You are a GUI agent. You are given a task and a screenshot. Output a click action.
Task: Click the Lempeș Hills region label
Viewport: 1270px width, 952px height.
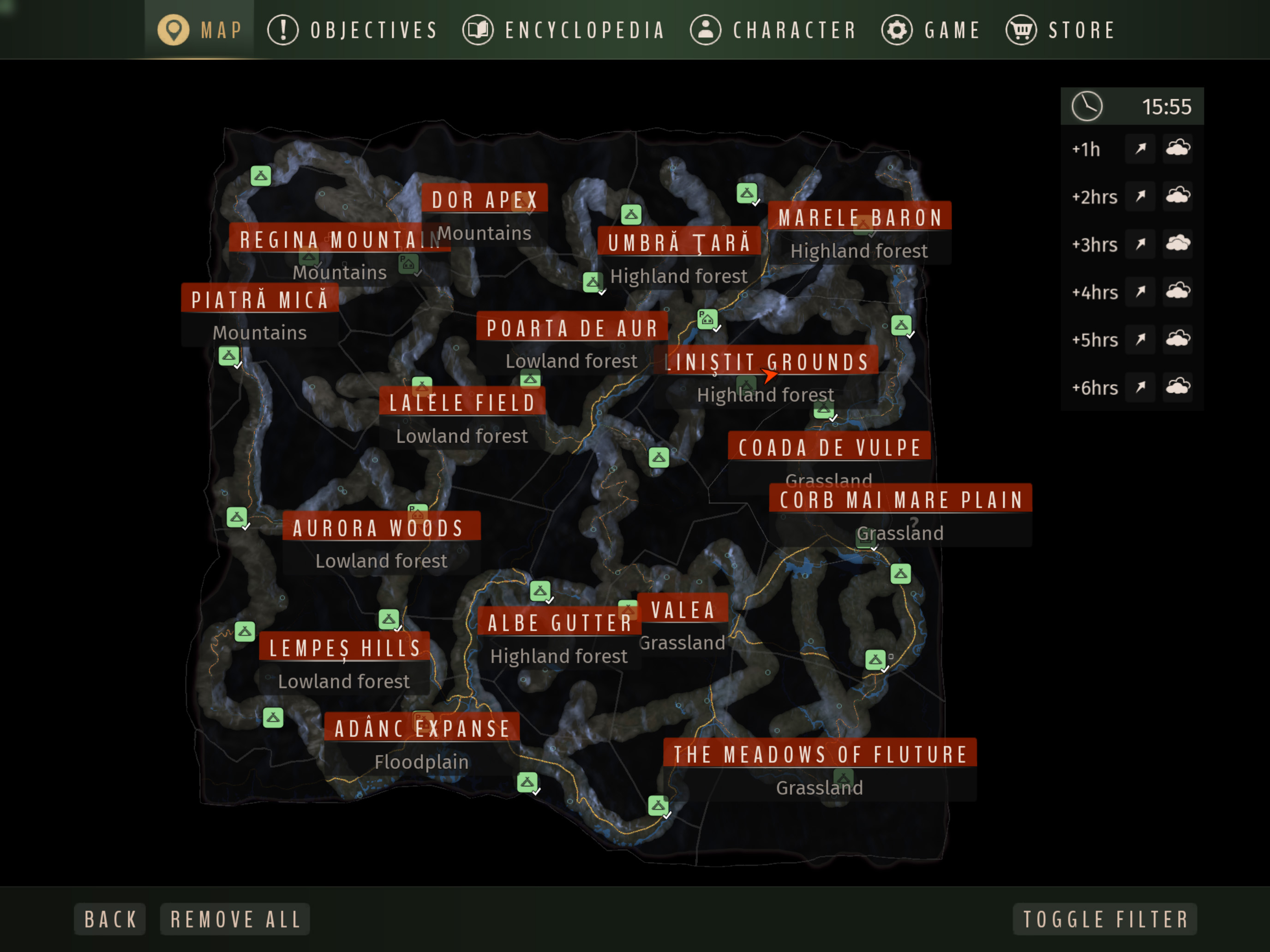(x=344, y=648)
